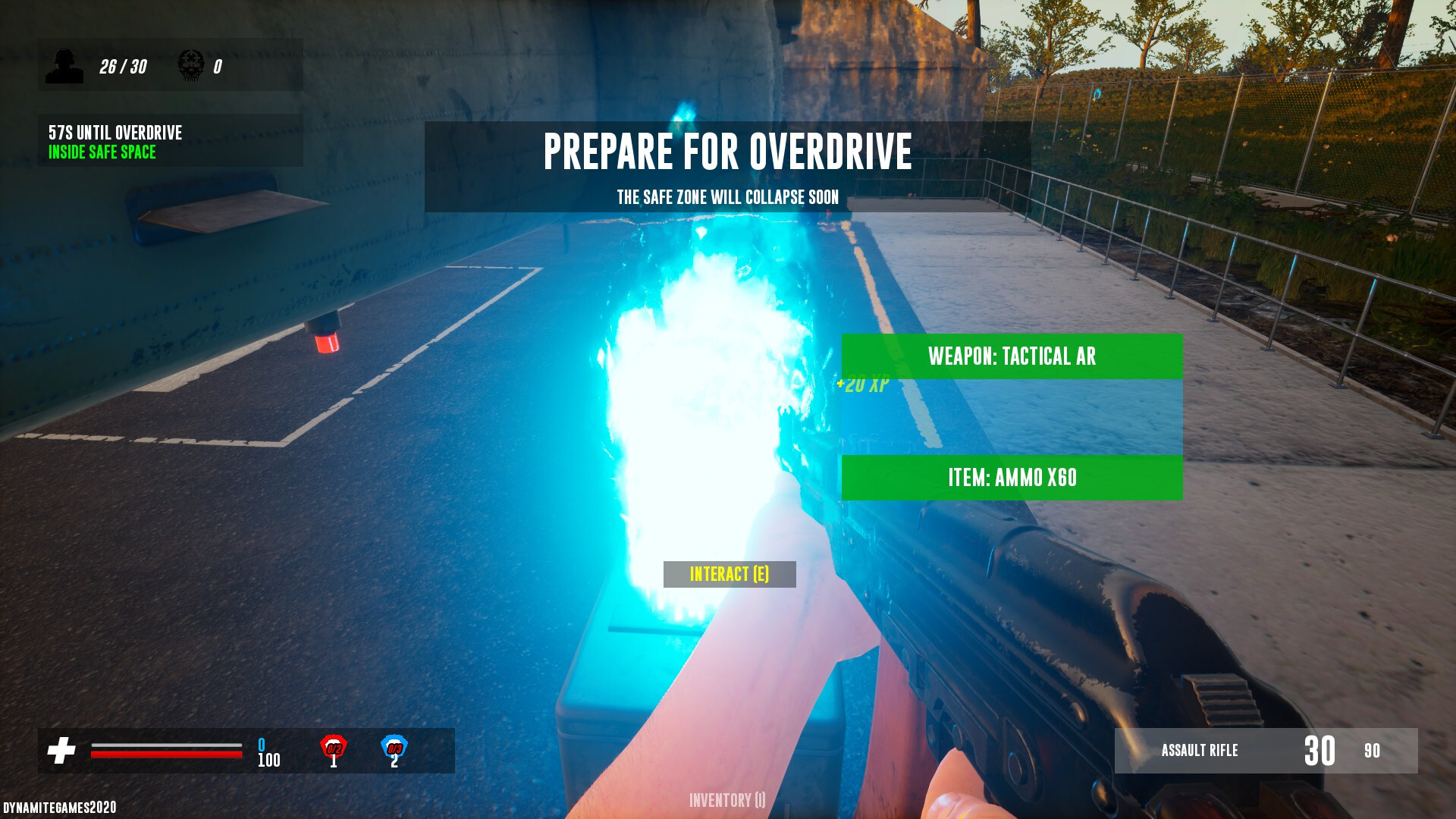1456x819 pixels.
Task: Click the blue grenade icon showing 0/3
Action: 394,748
